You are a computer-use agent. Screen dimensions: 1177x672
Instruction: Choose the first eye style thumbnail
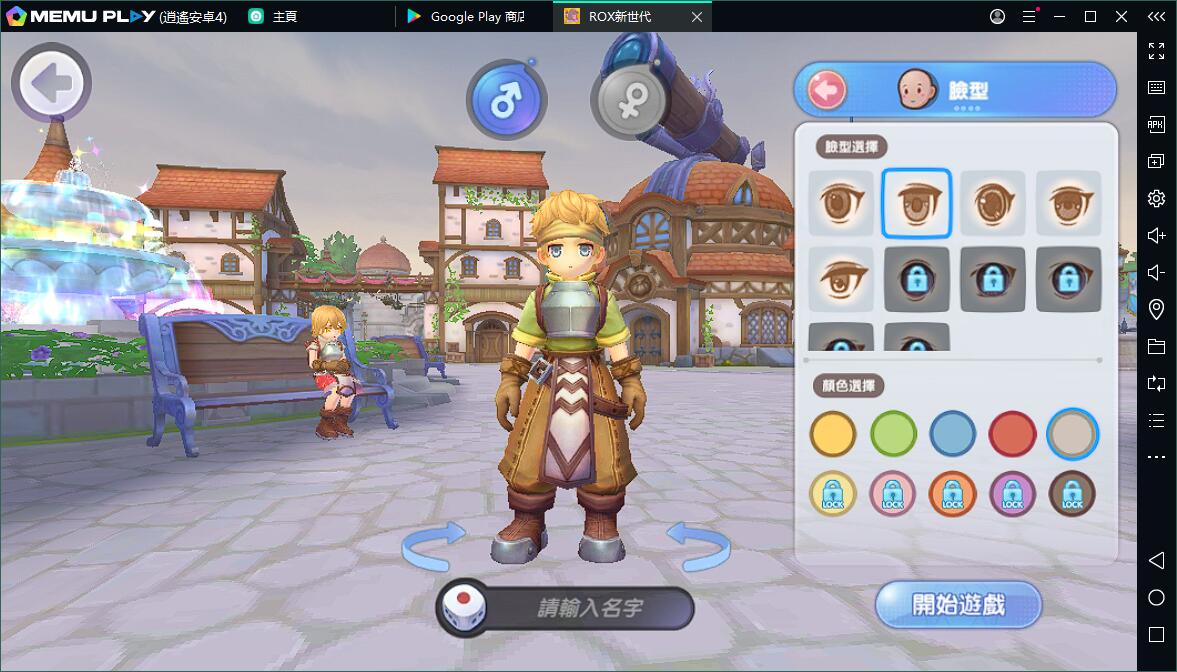coord(841,203)
